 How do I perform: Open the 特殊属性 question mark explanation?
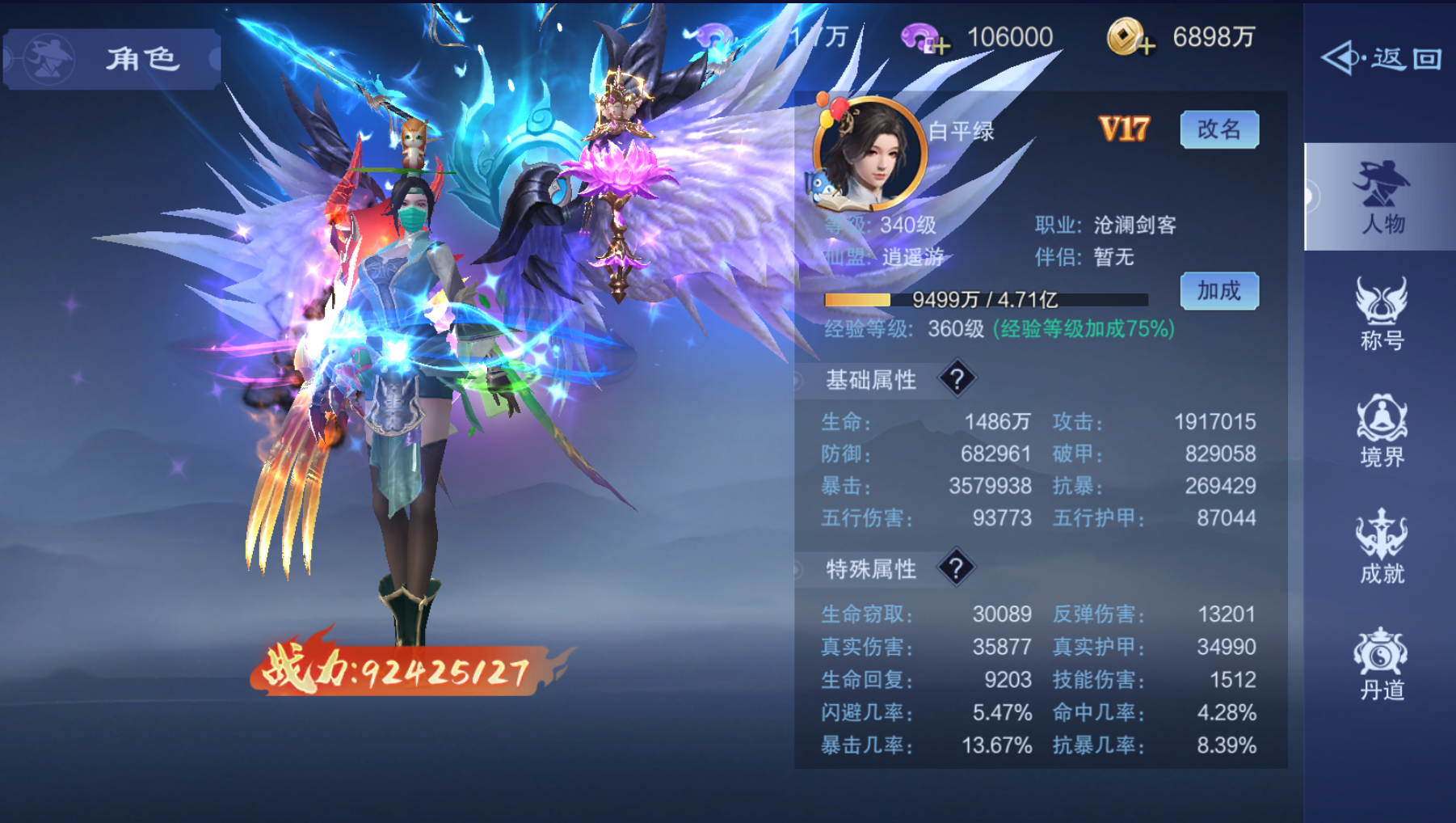click(x=958, y=568)
